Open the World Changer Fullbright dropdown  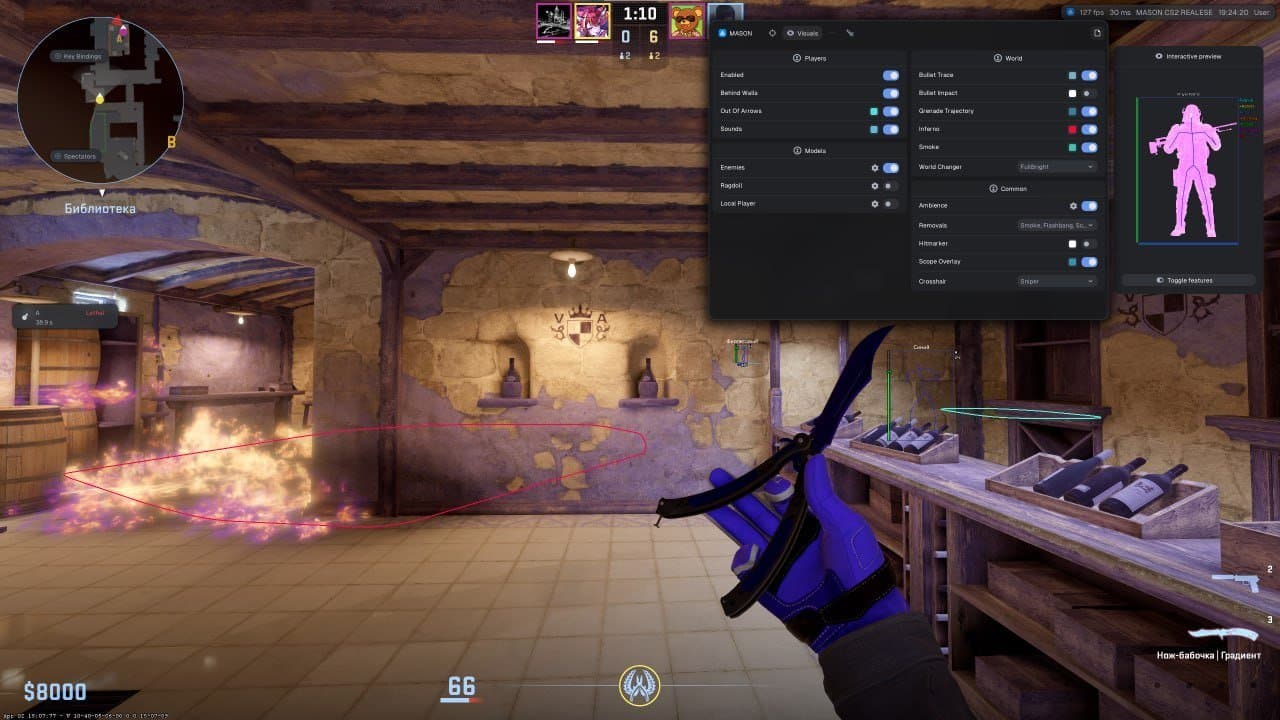click(x=1055, y=167)
